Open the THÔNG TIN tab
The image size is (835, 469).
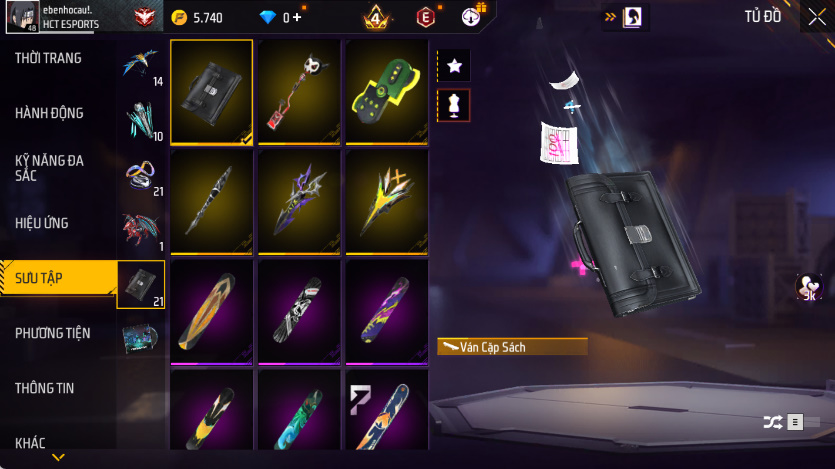[x=44, y=388]
